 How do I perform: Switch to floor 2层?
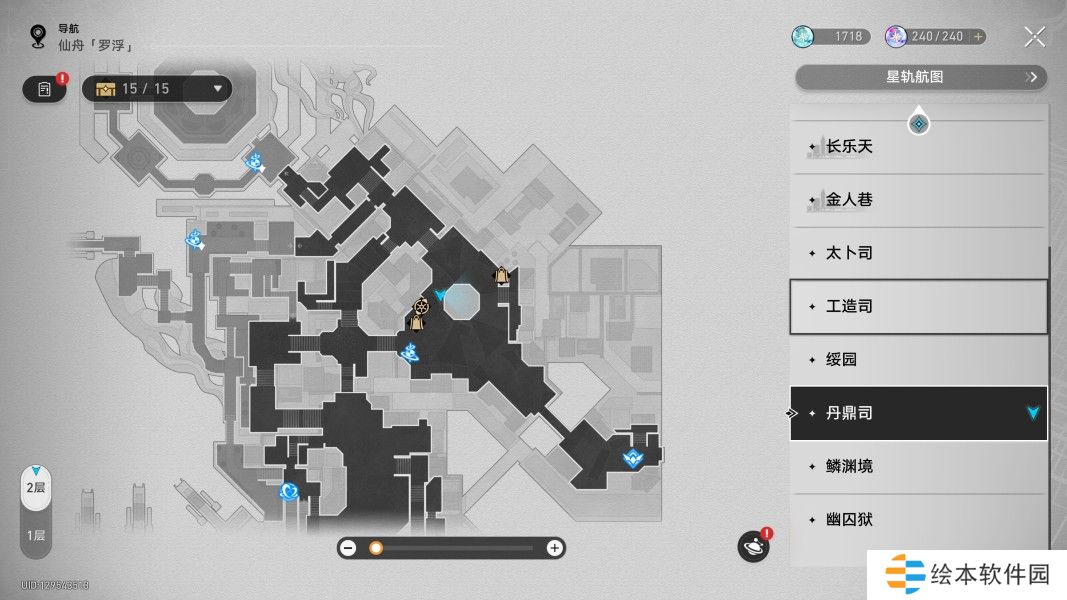click(35, 488)
